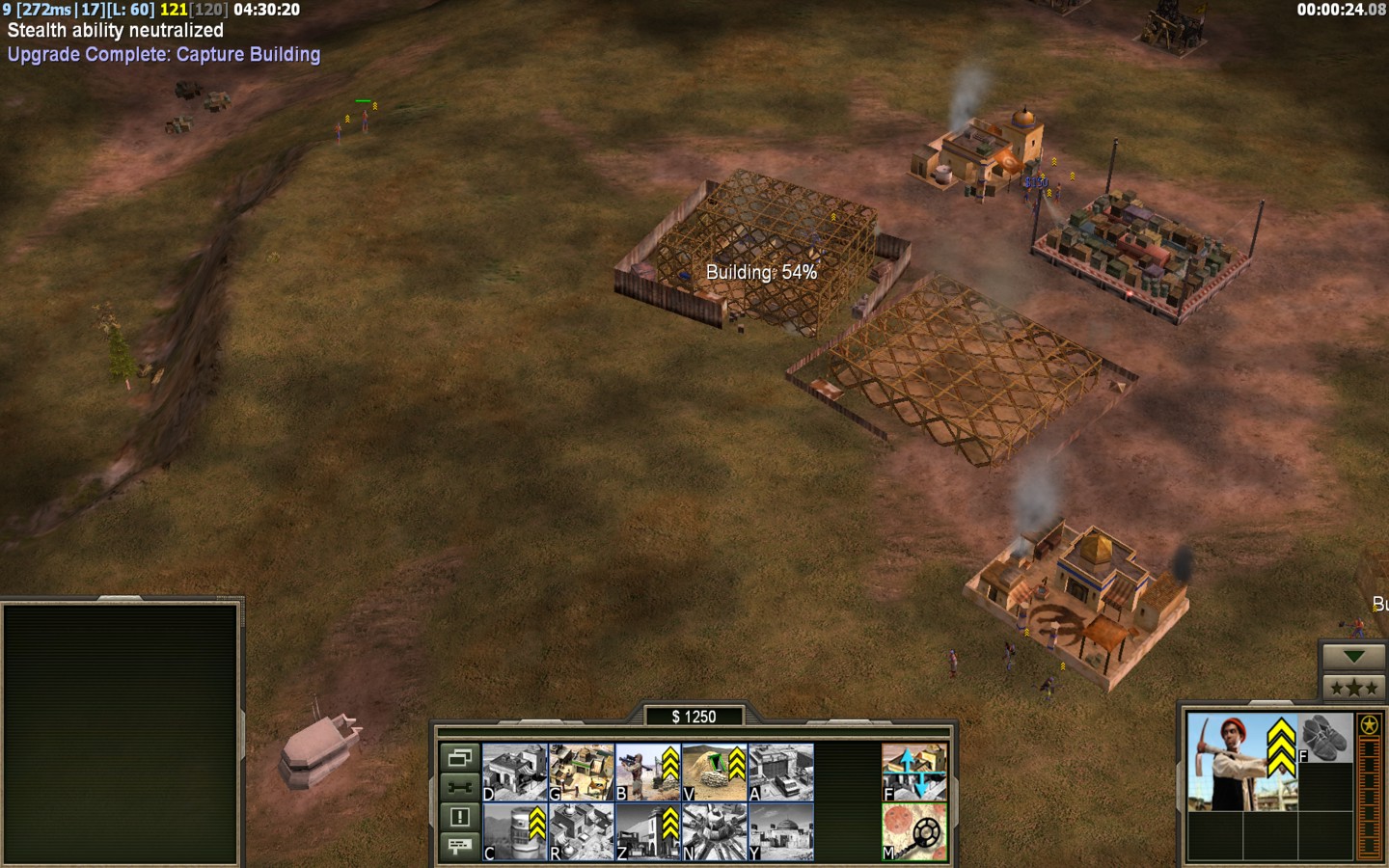Choose the cylindrical barrel build icon marked C
Screen dimensions: 1389x868
tap(514, 831)
